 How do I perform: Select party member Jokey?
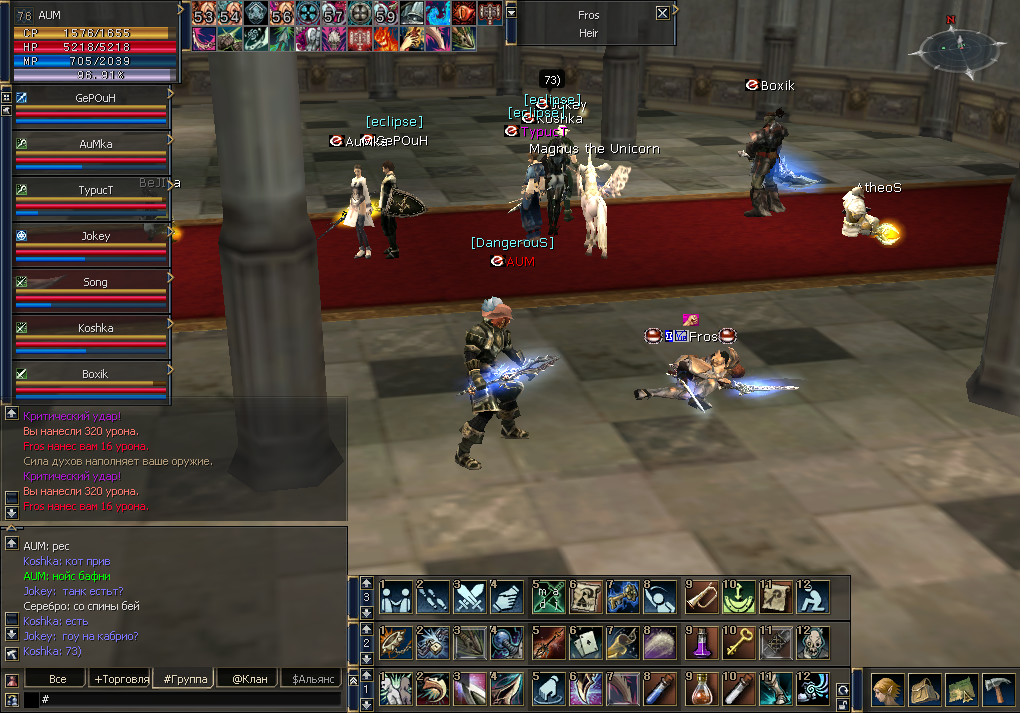[x=95, y=236]
